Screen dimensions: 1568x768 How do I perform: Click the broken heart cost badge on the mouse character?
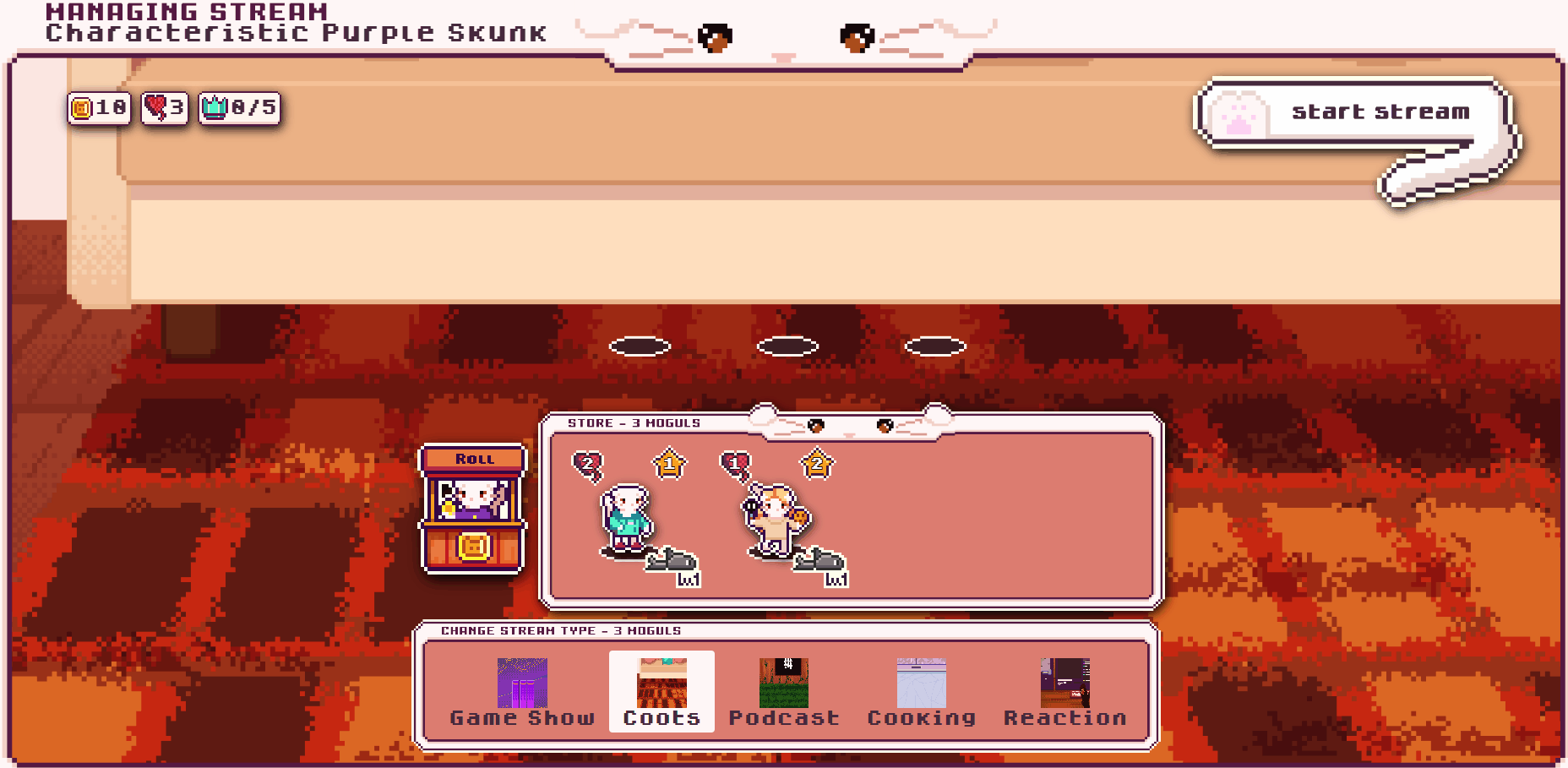coord(586,462)
